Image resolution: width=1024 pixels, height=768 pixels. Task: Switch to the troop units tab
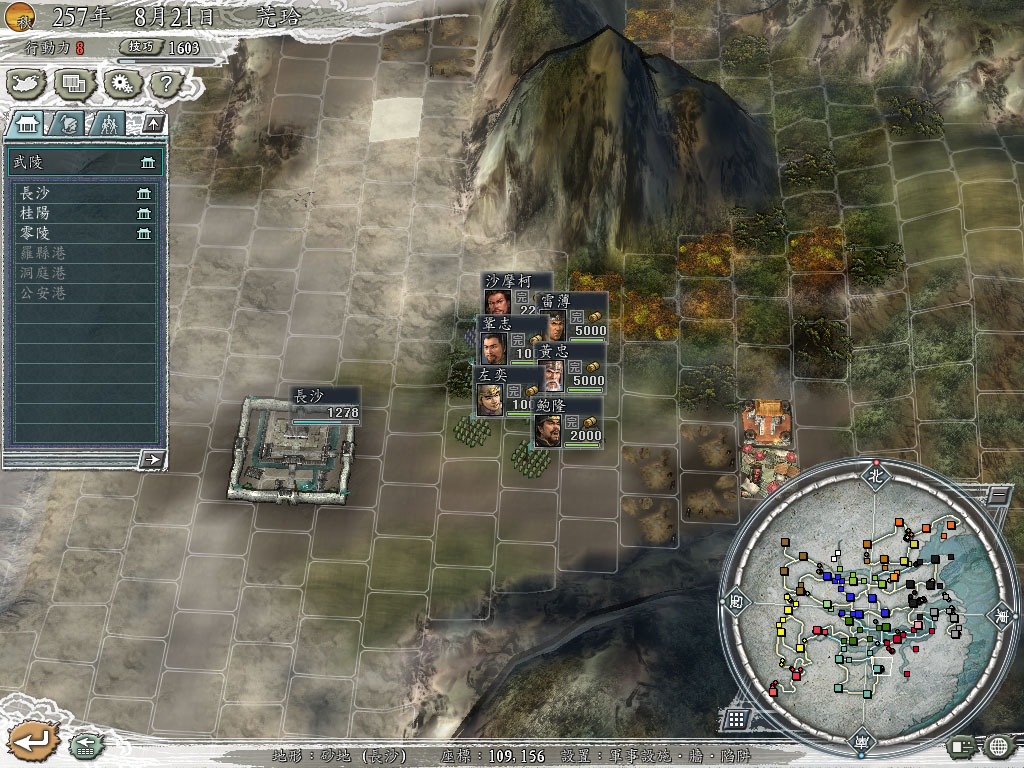[x=105, y=124]
